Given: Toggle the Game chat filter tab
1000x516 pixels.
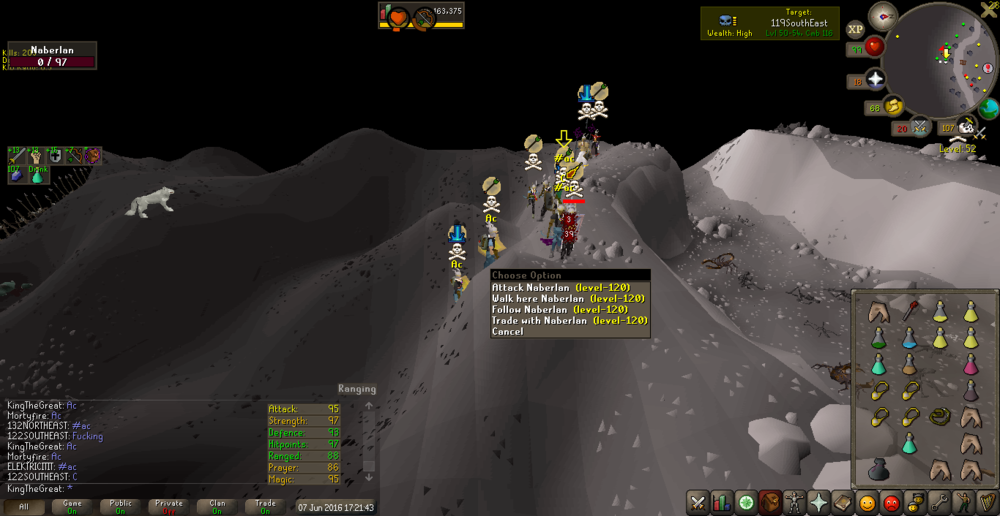Looking at the screenshot, I should 73,507.
